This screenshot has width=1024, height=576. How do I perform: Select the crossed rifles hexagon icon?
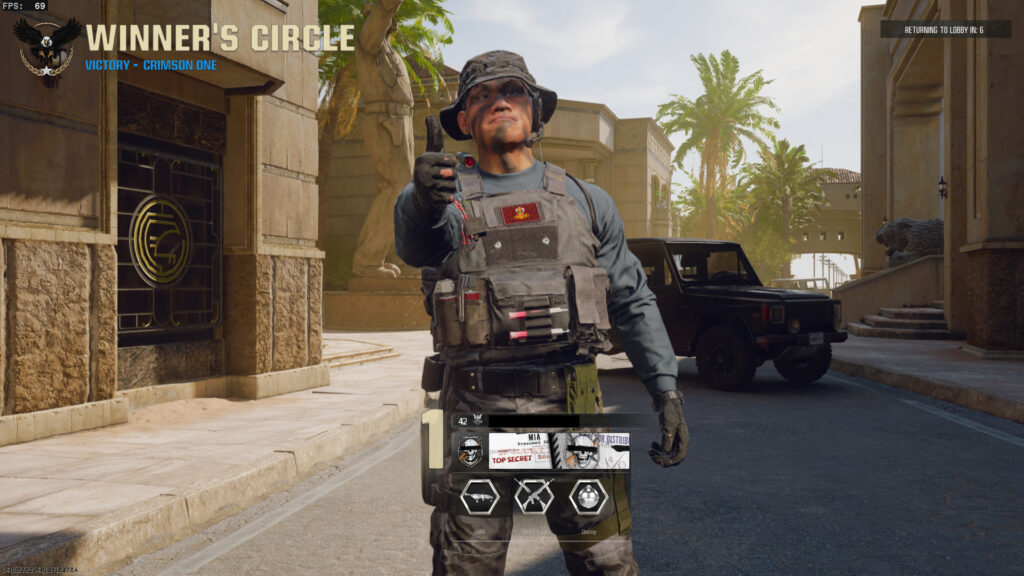click(x=533, y=497)
